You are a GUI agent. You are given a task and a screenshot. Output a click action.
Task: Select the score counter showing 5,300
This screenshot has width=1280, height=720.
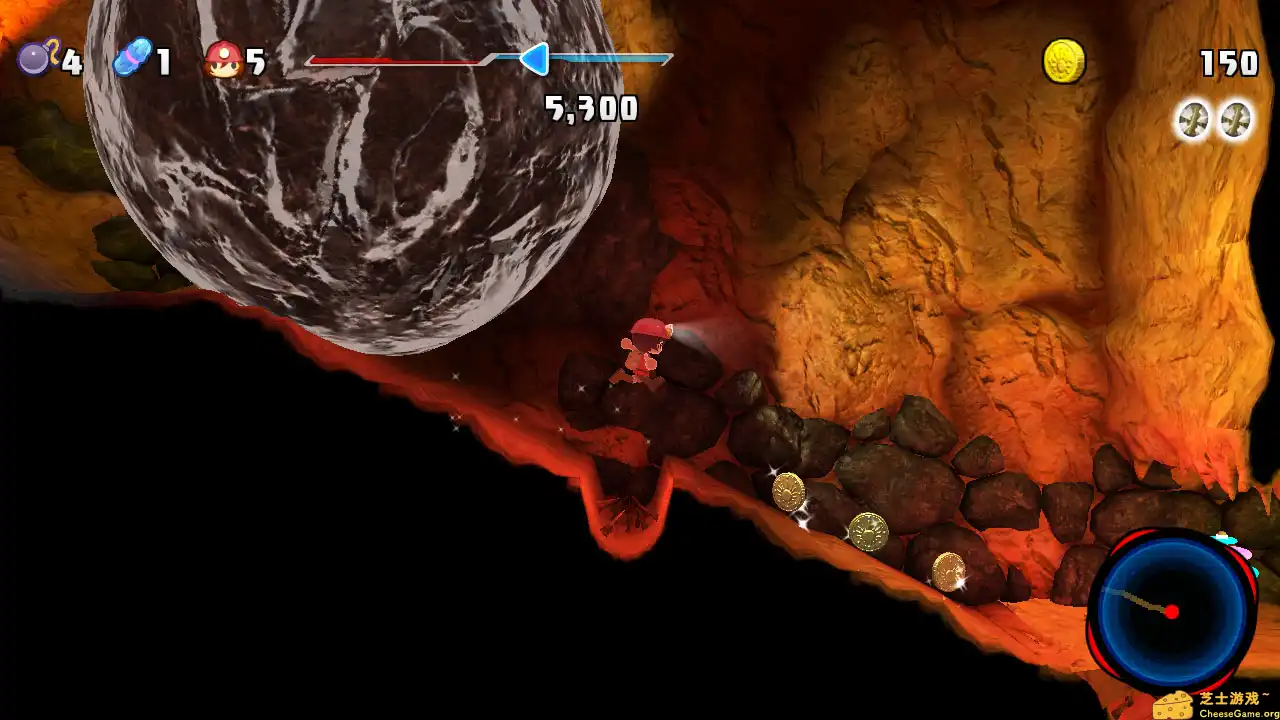pos(592,108)
